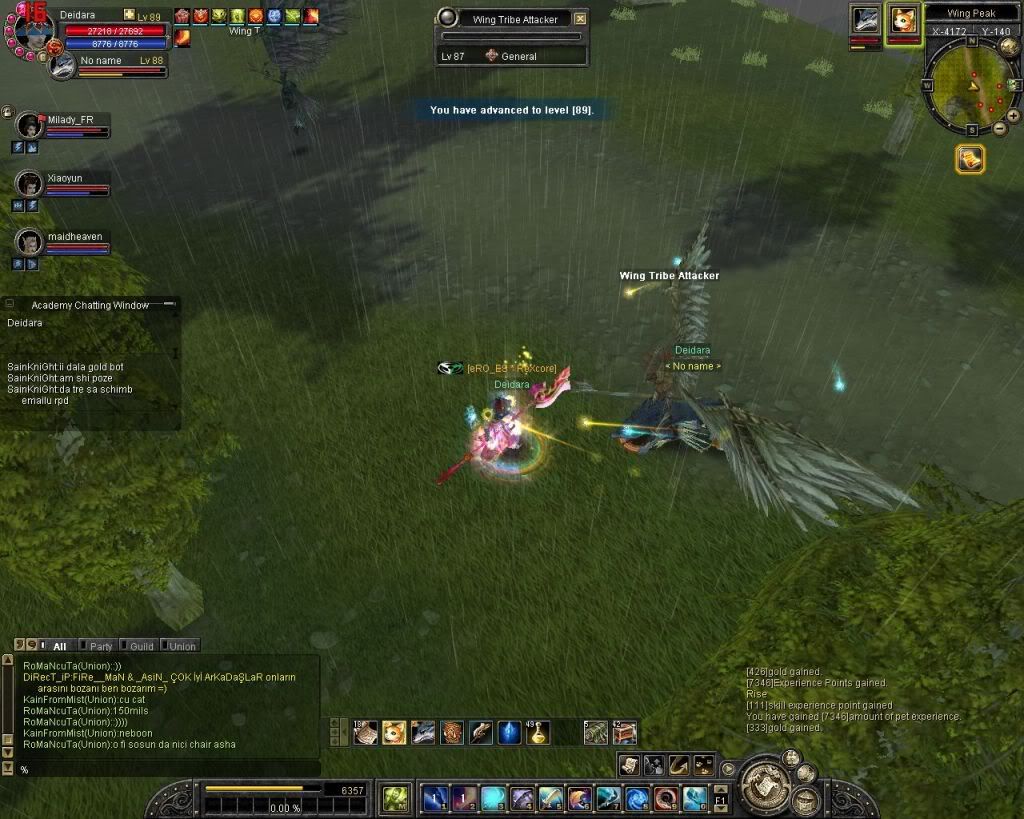Image resolution: width=1024 pixels, height=819 pixels.
Task: Close the Wing Tribe Attacker target window
Action: 581,19
